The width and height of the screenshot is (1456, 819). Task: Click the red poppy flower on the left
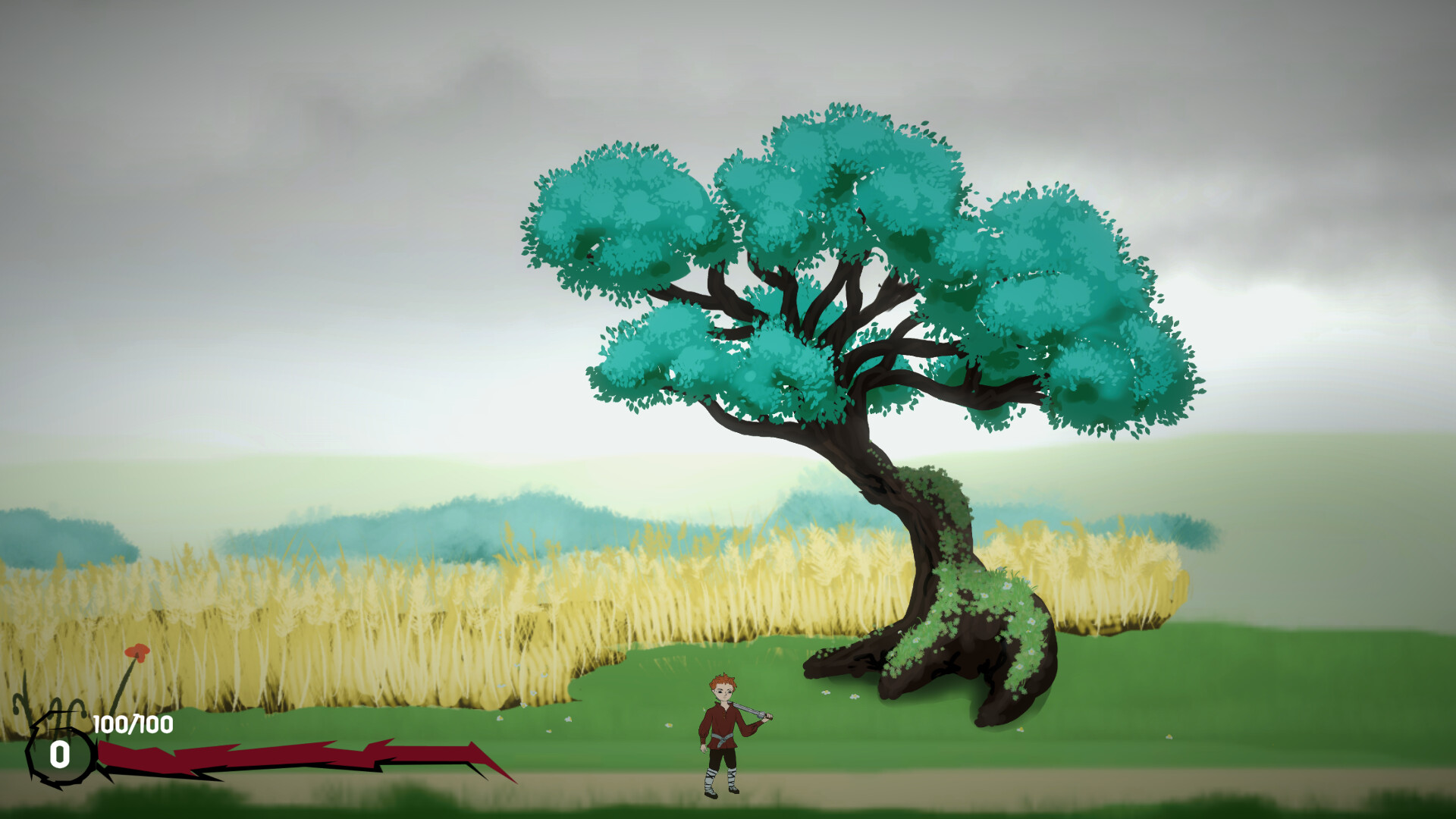coord(136,654)
